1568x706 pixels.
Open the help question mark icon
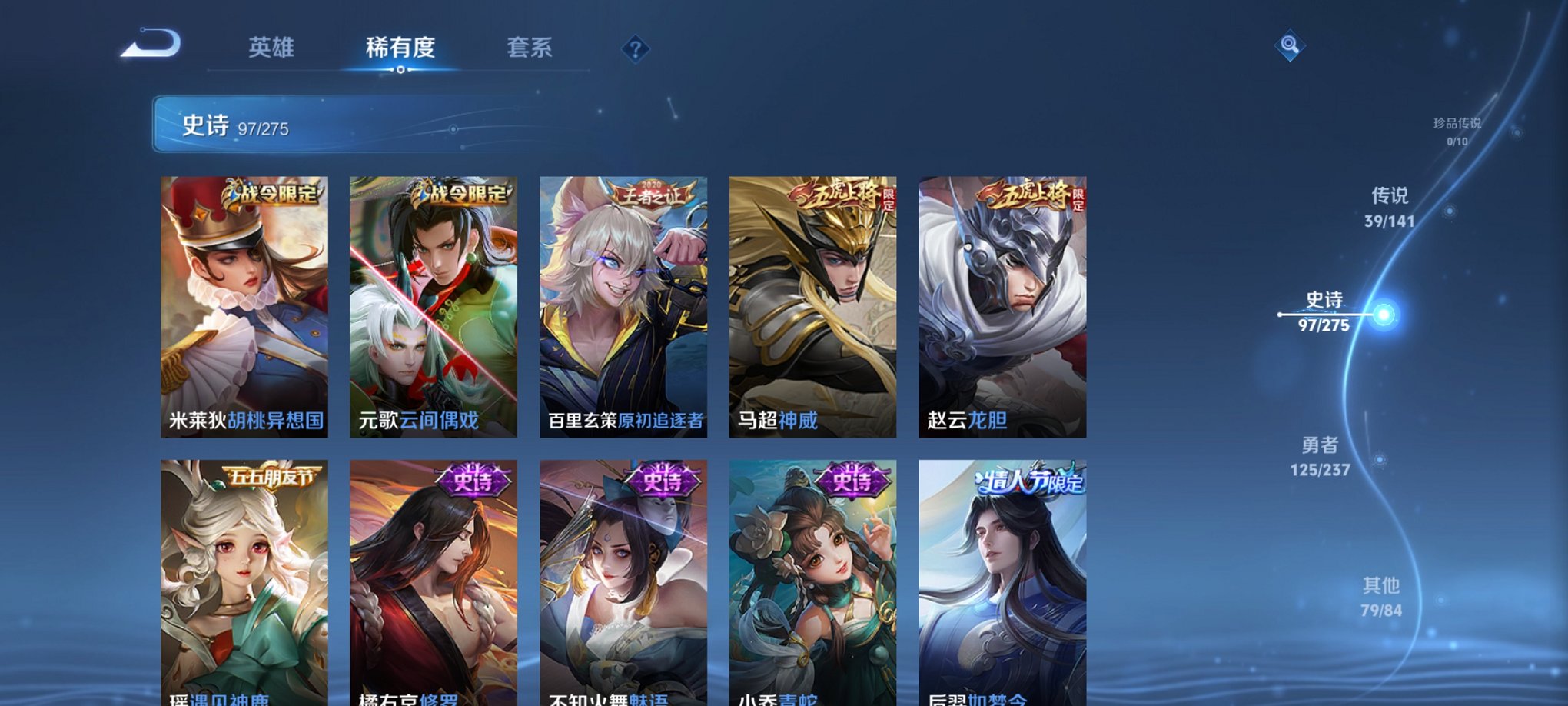pos(635,50)
